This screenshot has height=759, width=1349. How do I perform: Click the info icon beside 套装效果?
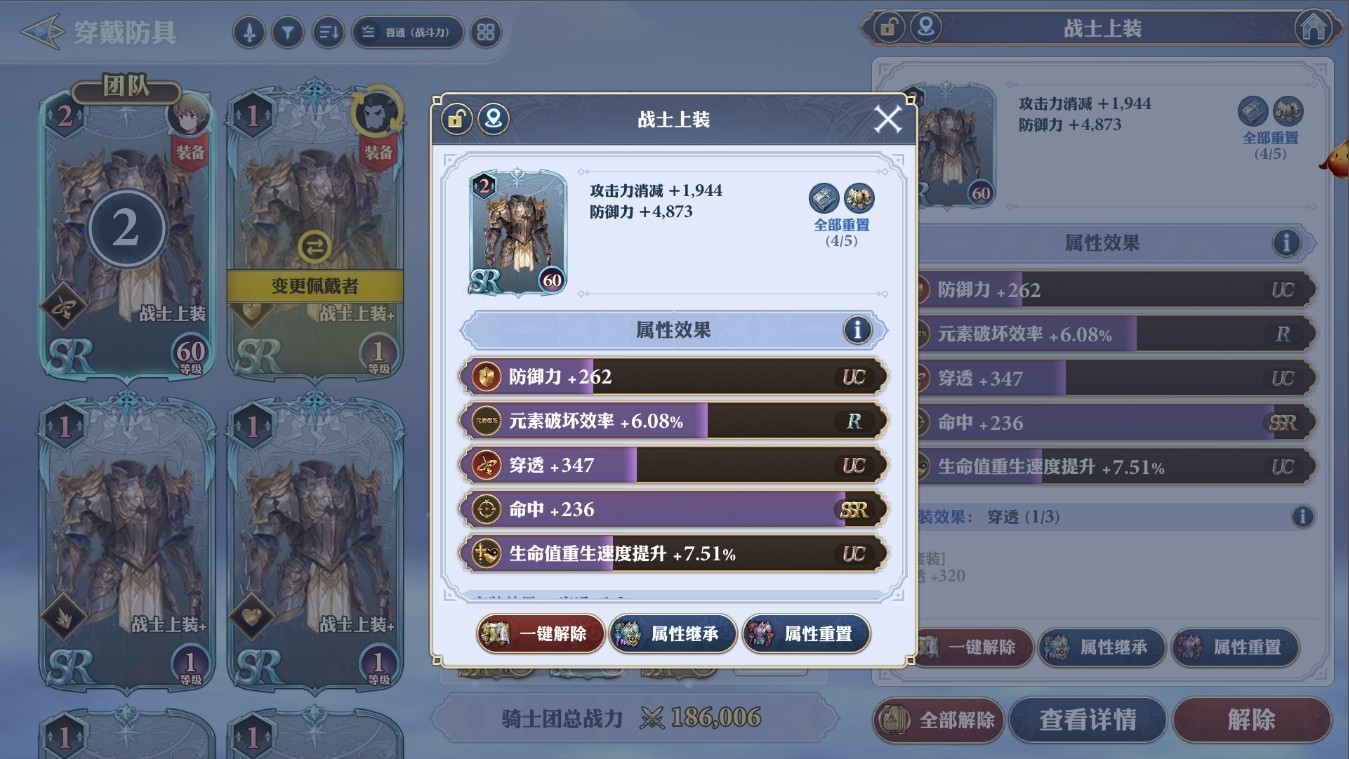click(x=1303, y=517)
